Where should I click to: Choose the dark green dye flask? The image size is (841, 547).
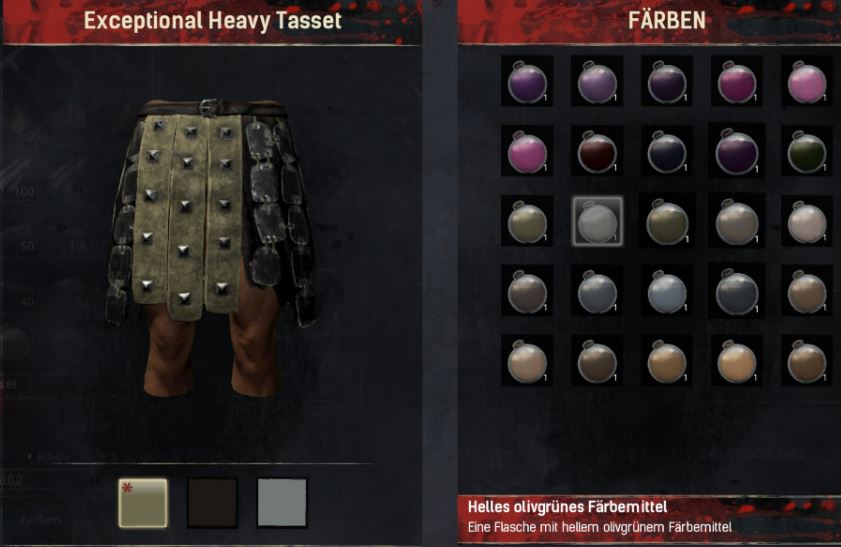point(808,152)
